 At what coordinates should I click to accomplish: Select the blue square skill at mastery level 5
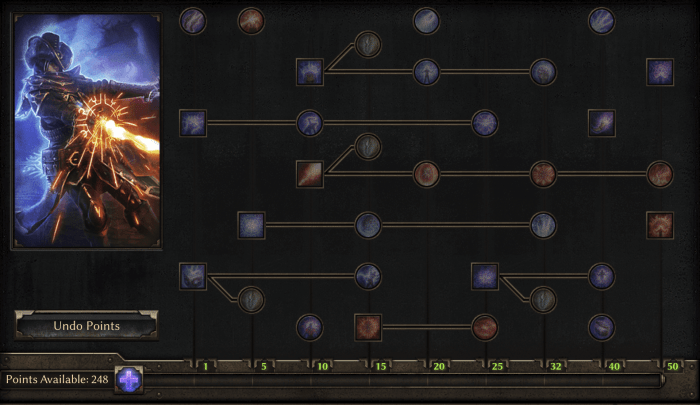251,224
